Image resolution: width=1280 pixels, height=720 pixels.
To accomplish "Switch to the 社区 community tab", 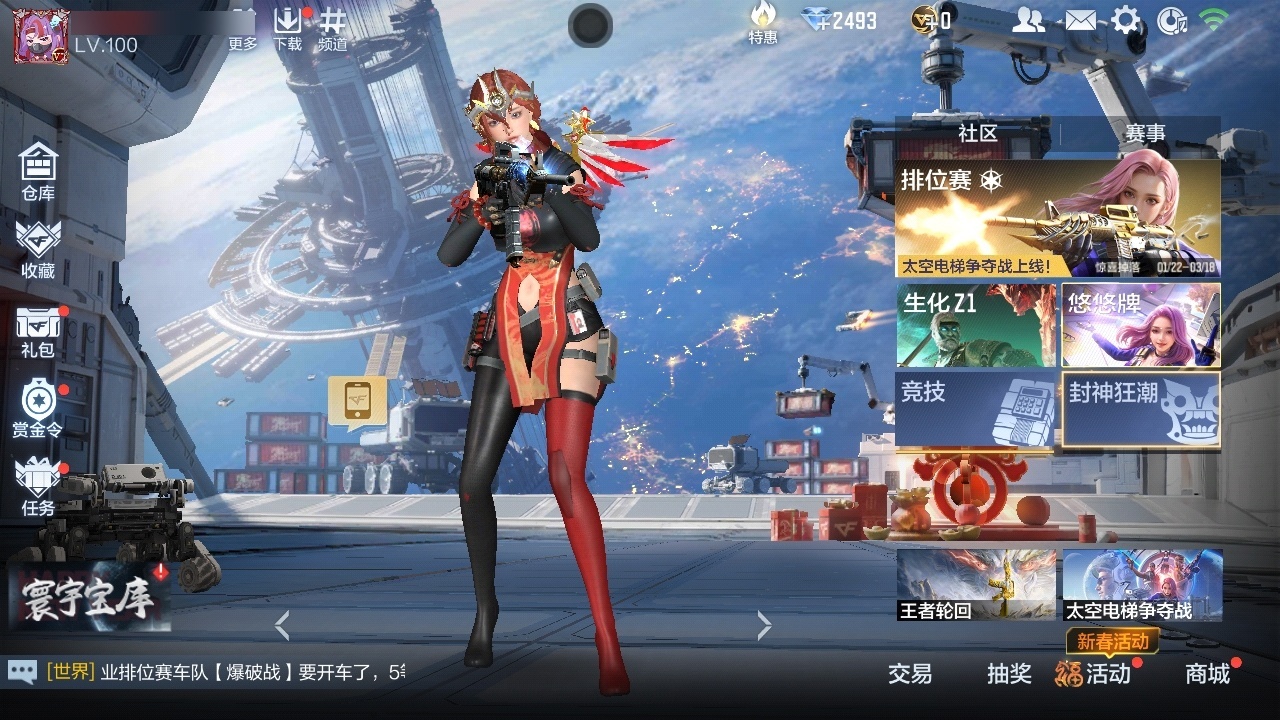I will [977, 133].
